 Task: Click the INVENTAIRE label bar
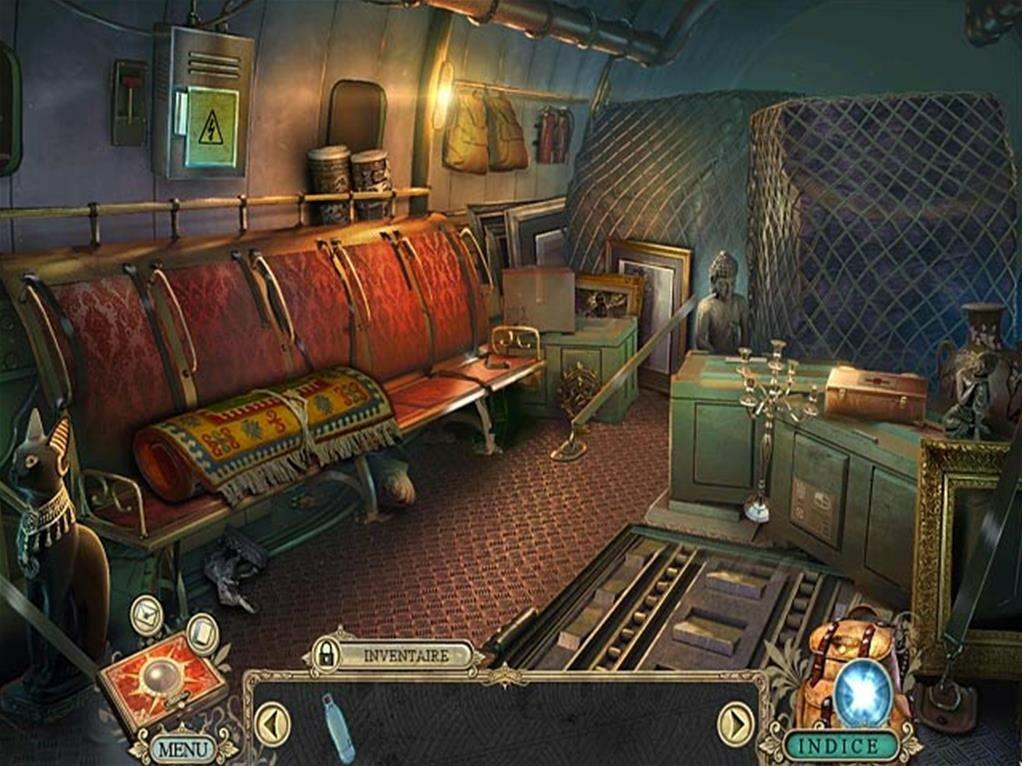(x=404, y=655)
